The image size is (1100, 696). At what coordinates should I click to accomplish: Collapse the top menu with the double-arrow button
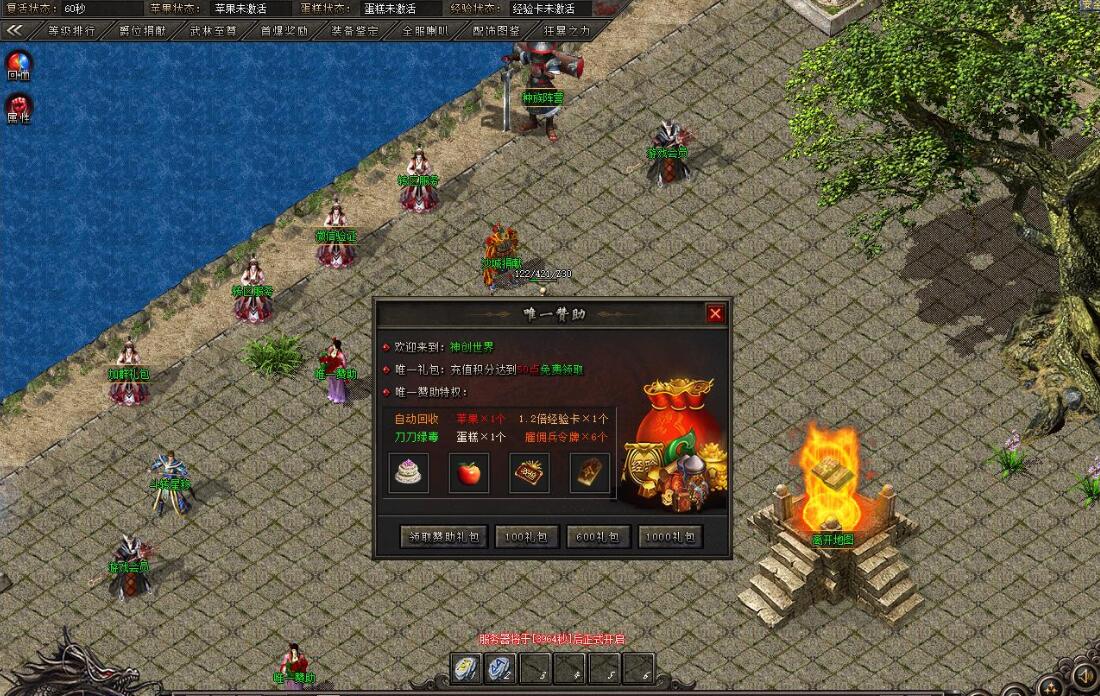tap(15, 30)
